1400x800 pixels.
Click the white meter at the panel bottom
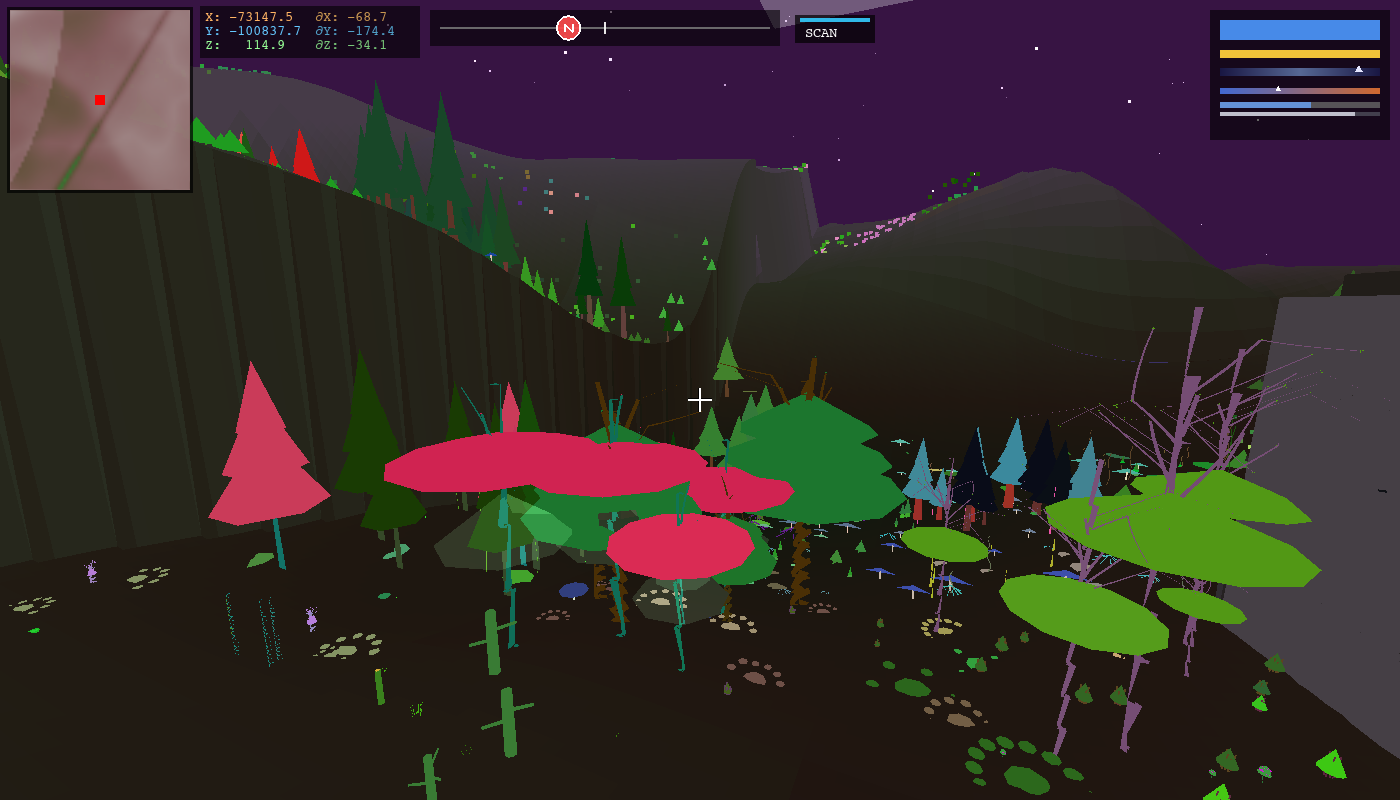pyautogui.click(x=1287, y=114)
